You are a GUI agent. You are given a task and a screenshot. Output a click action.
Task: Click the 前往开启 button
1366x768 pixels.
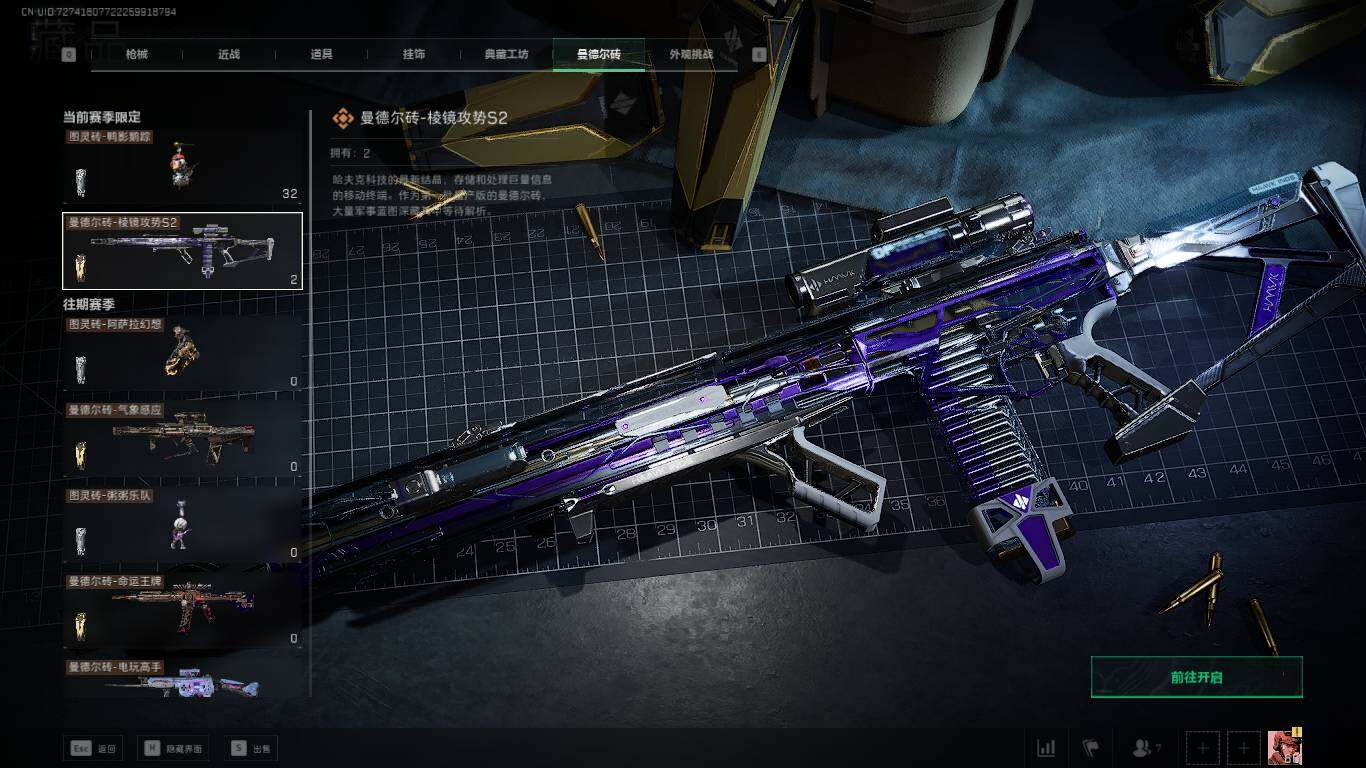[1196, 677]
